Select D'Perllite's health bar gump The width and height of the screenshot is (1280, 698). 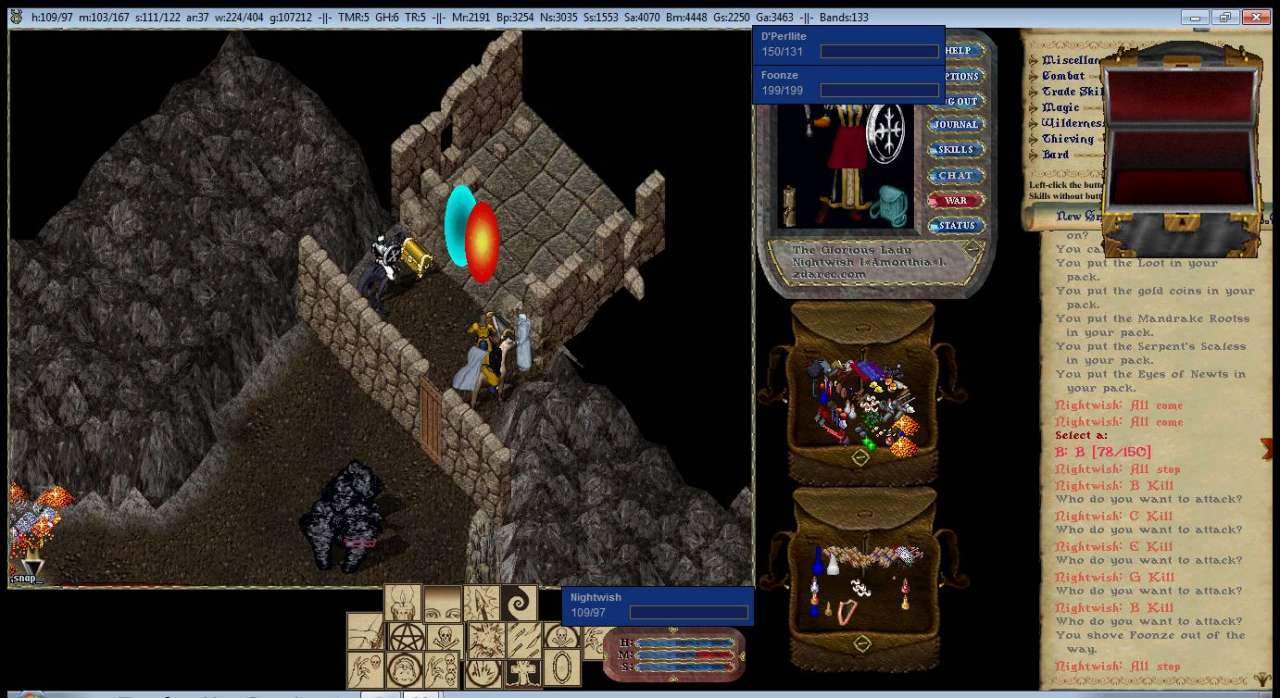848,44
